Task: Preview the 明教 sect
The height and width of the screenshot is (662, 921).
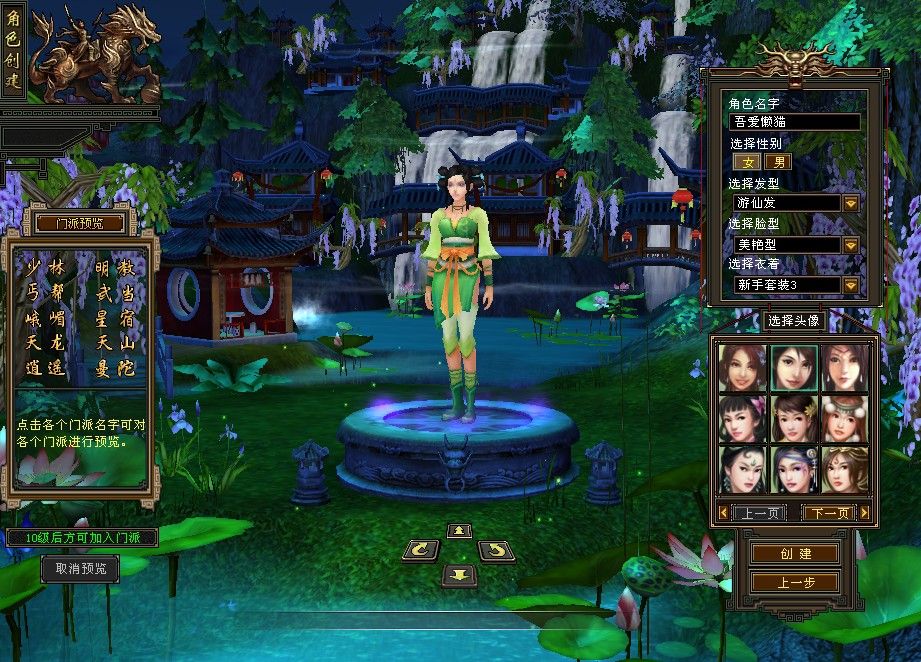Action: click(x=116, y=268)
